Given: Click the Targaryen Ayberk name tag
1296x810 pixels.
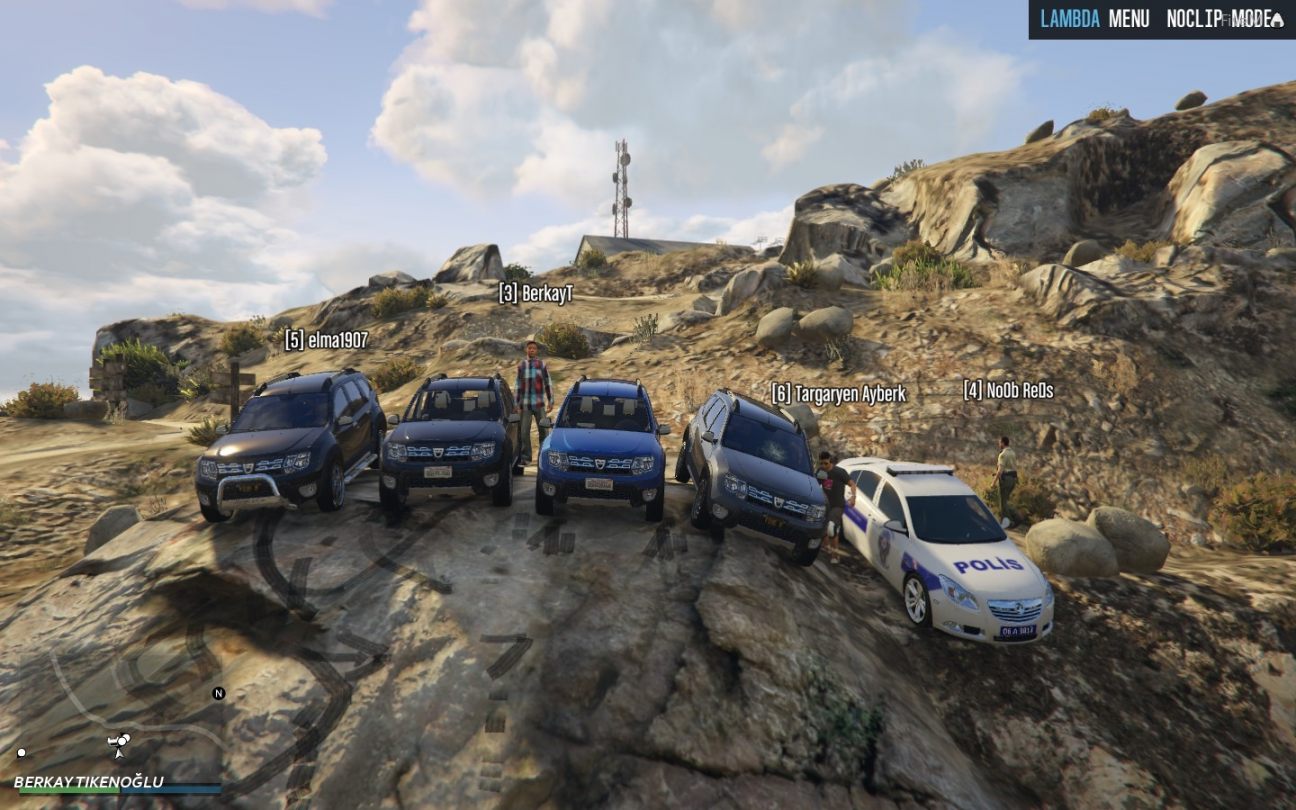Looking at the screenshot, I should pos(838,394).
